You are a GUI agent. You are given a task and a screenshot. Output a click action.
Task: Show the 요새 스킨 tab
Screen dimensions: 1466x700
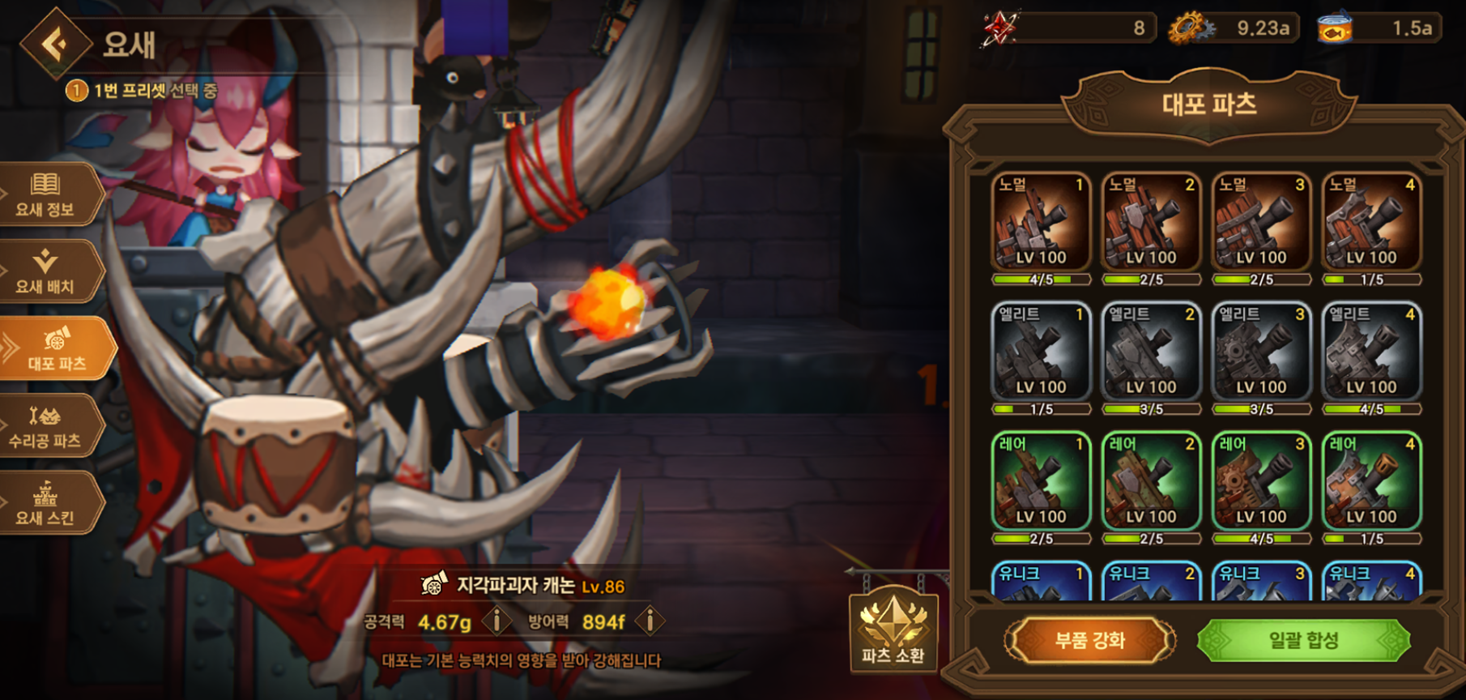[48, 503]
